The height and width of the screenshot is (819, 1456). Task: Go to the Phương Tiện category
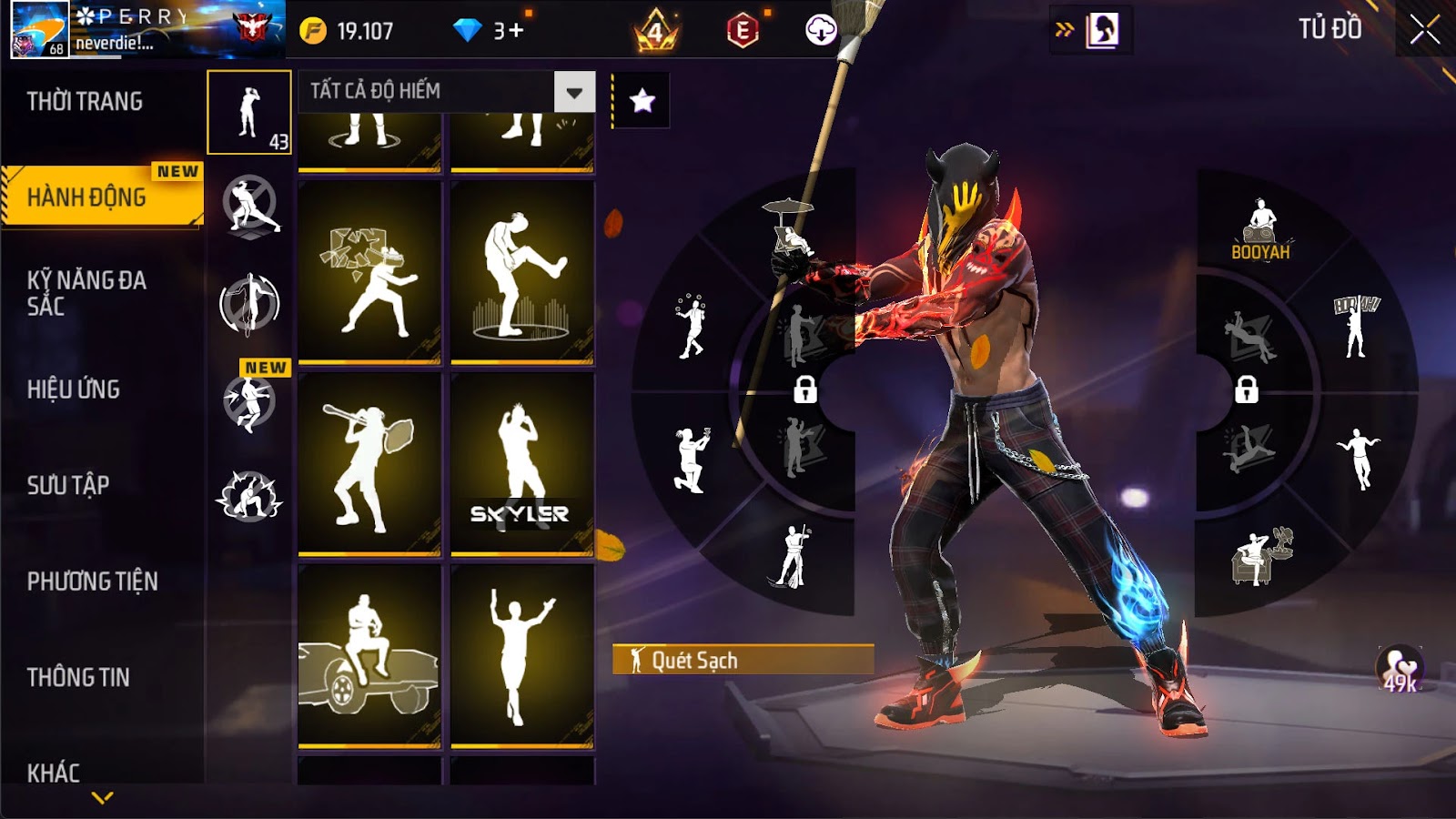pos(92,581)
